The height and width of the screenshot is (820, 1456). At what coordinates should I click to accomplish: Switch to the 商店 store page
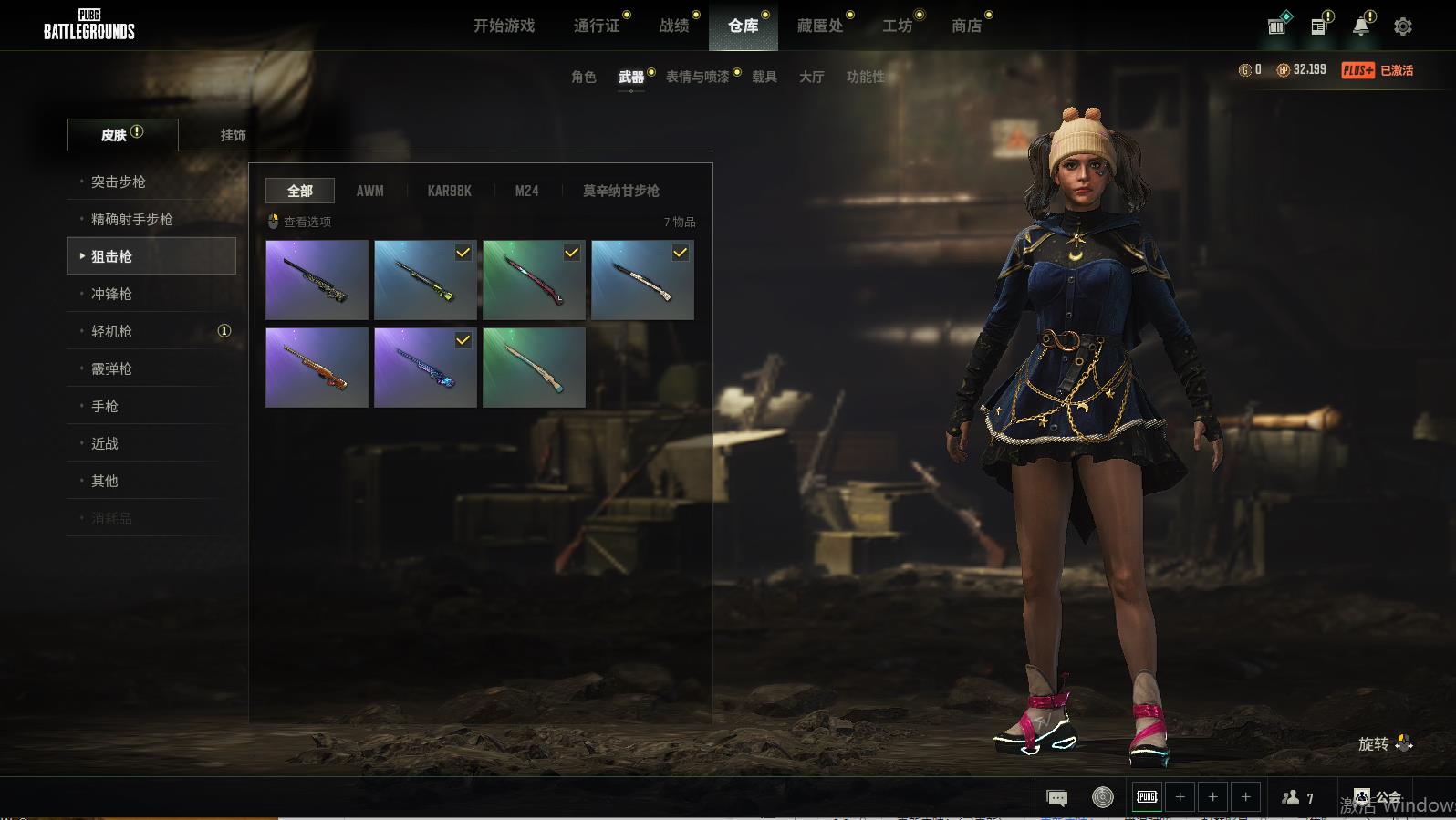point(967,26)
